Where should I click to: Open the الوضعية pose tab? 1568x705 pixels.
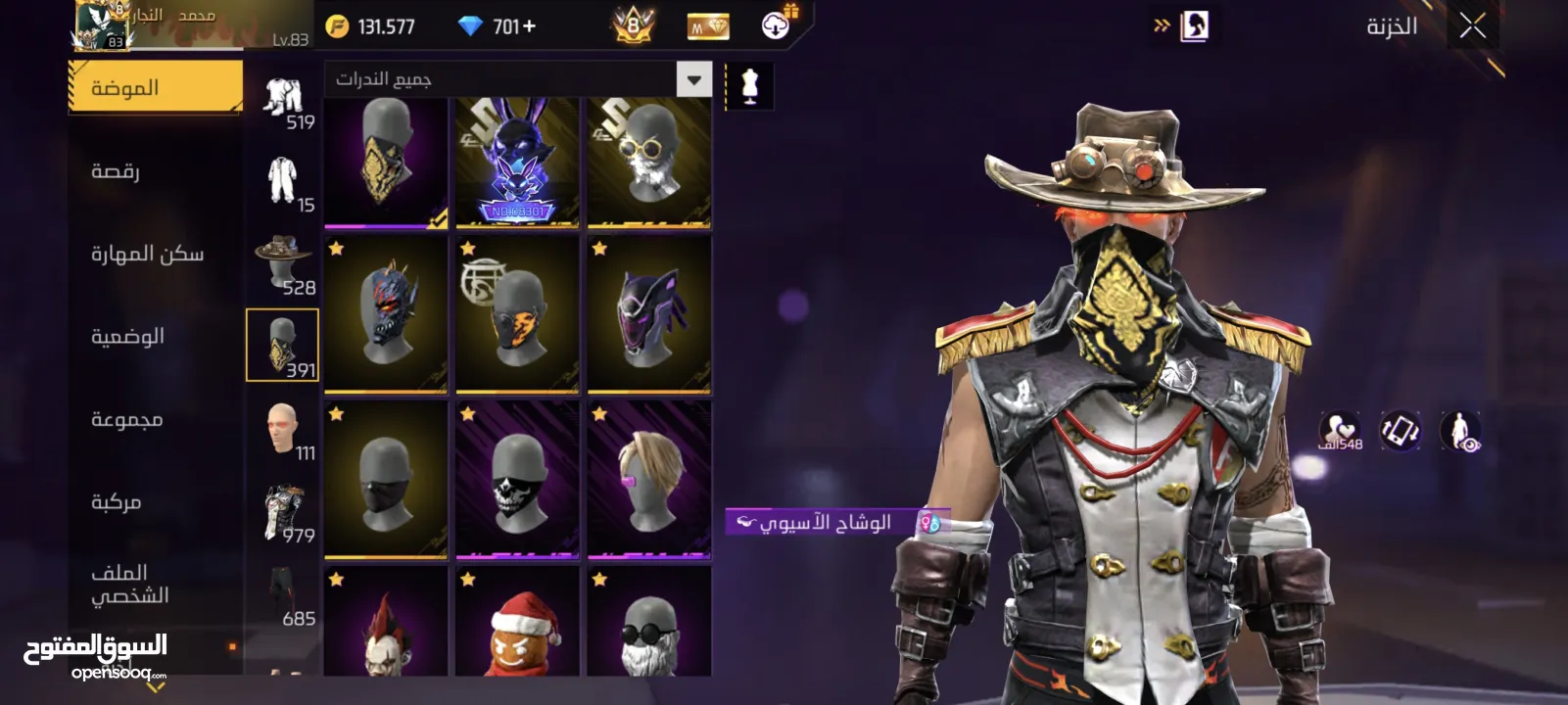tap(127, 337)
